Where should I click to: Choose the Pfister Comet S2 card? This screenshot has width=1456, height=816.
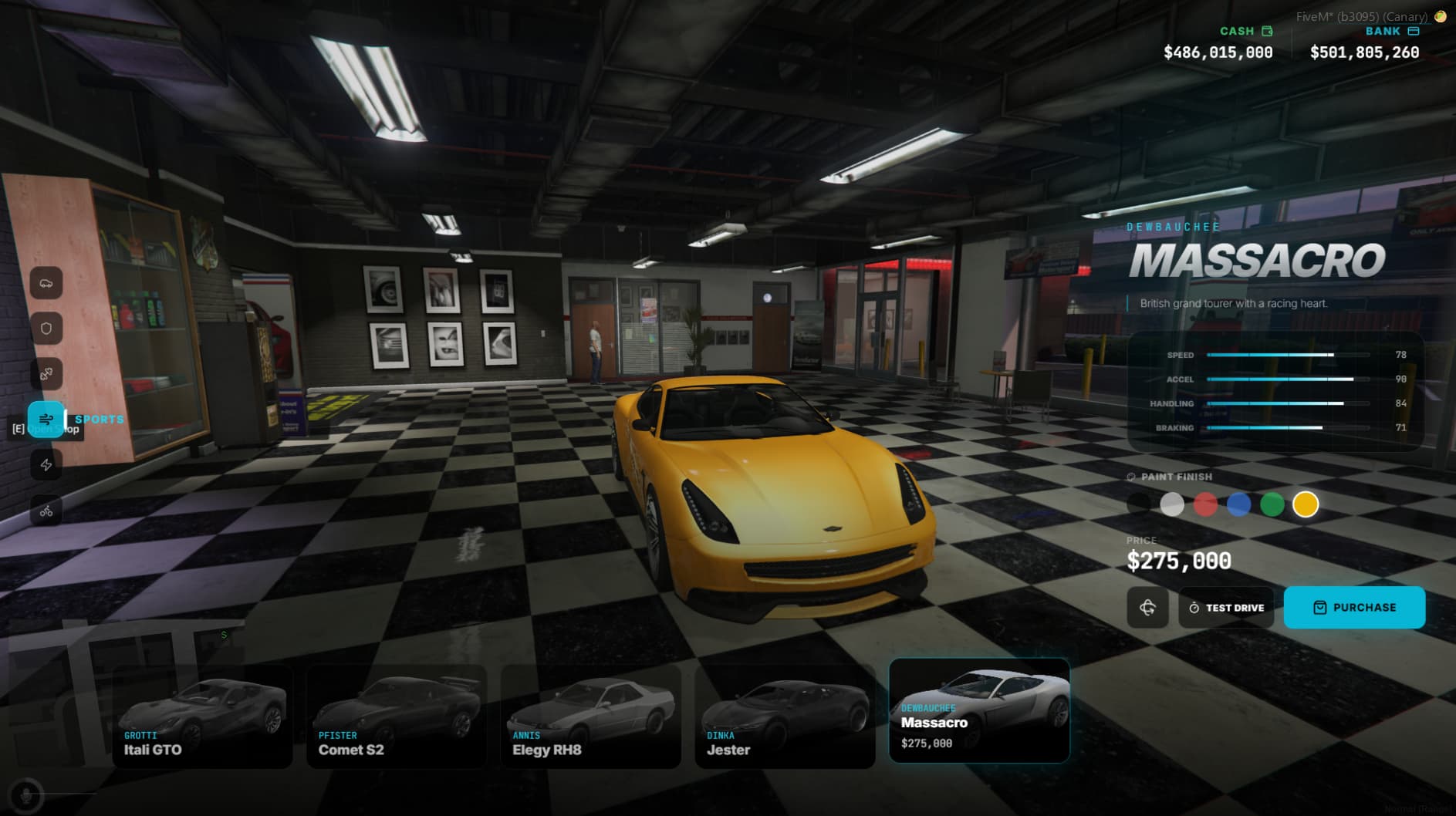pos(397,717)
